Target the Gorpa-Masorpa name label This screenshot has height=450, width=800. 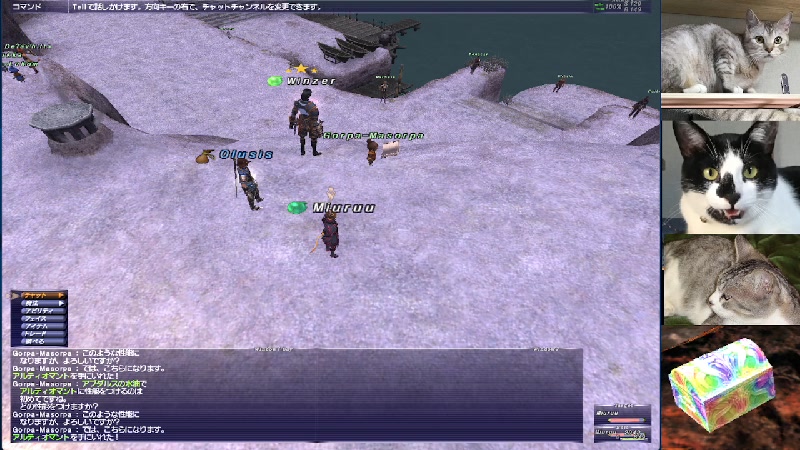pyautogui.click(x=373, y=135)
